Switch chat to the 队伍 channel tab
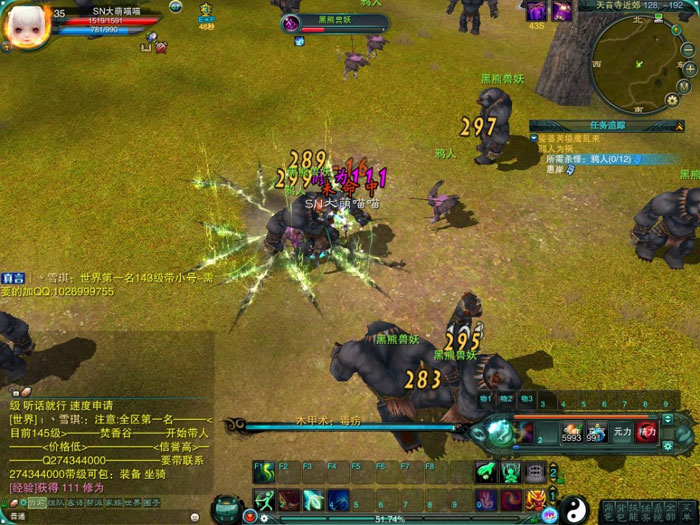Viewport: 700px width, 525px height. 58,502
